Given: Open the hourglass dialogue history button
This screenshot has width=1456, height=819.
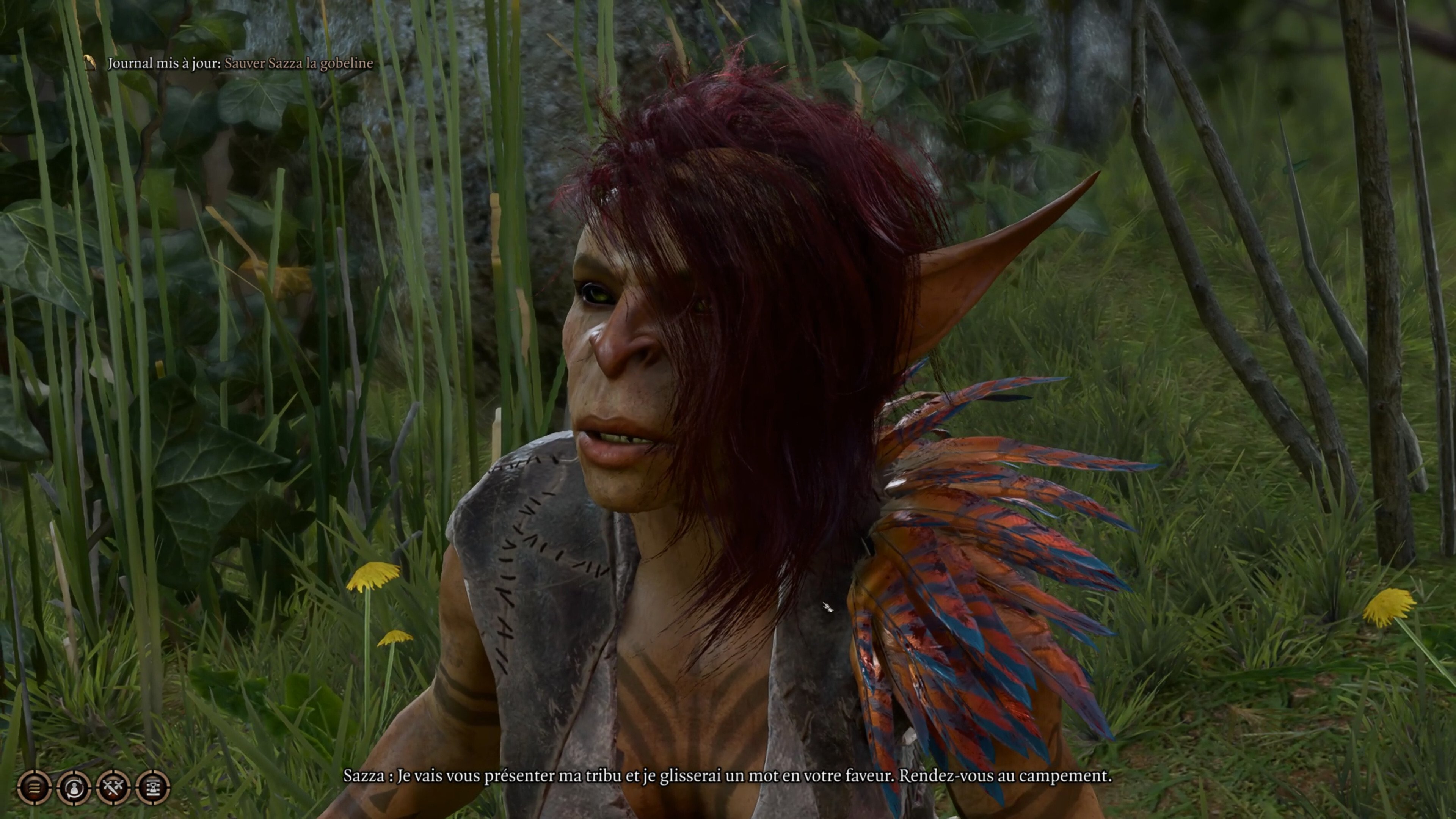Looking at the screenshot, I should (153, 787).
